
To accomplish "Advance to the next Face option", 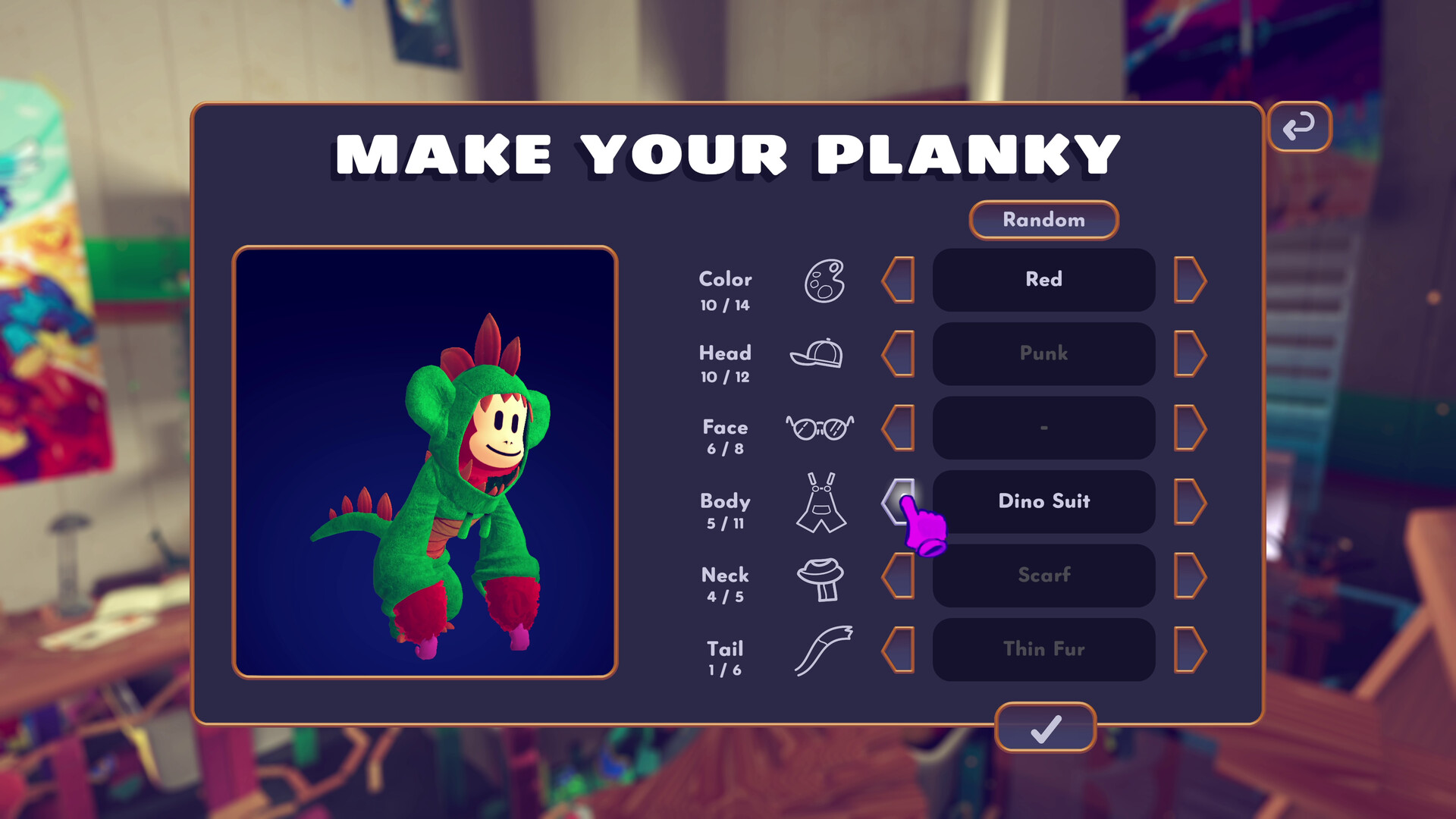I will (x=1189, y=428).
